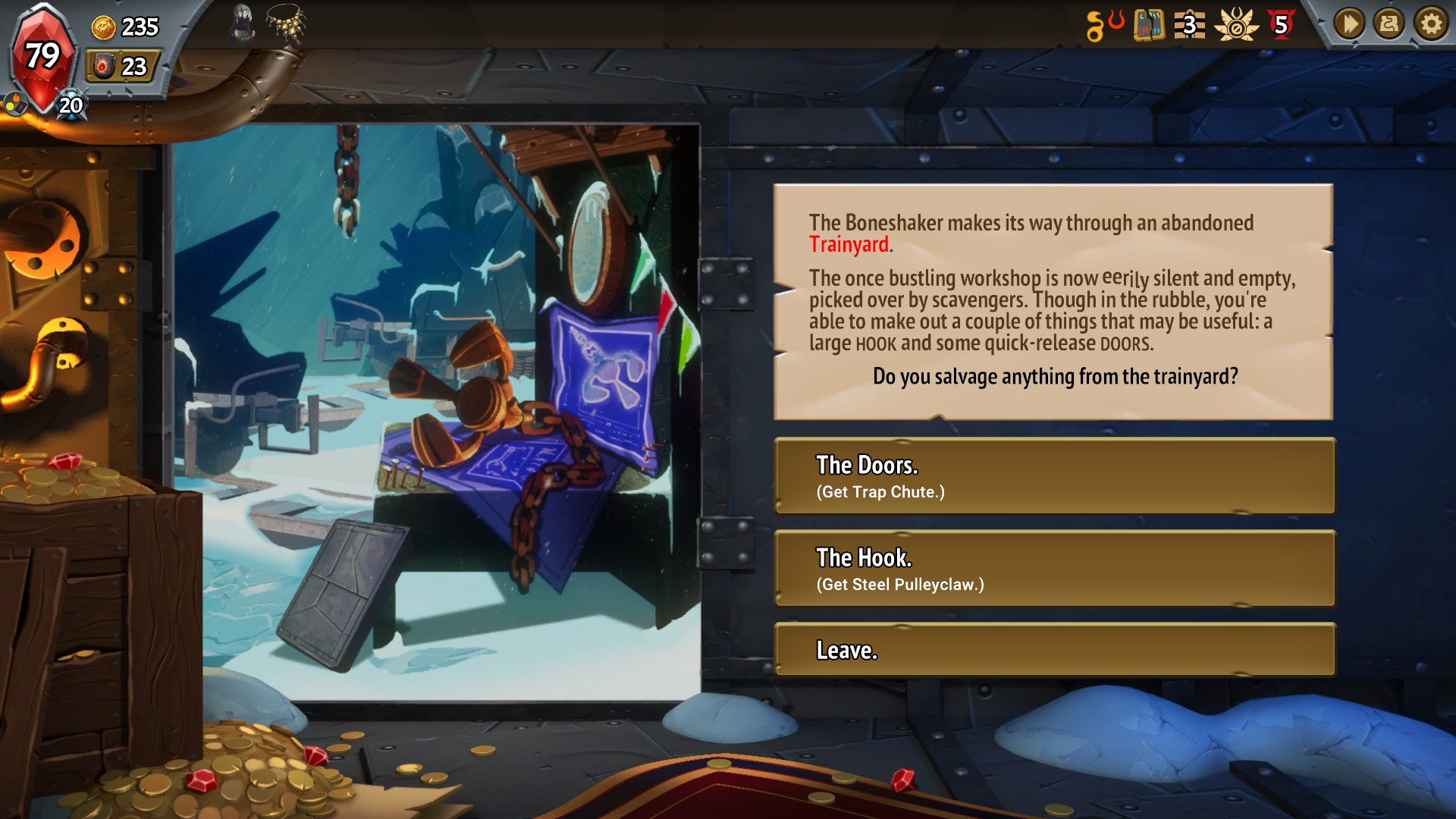Open the route map button
The height and width of the screenshot is (819, 1456).
(1389, 25)
